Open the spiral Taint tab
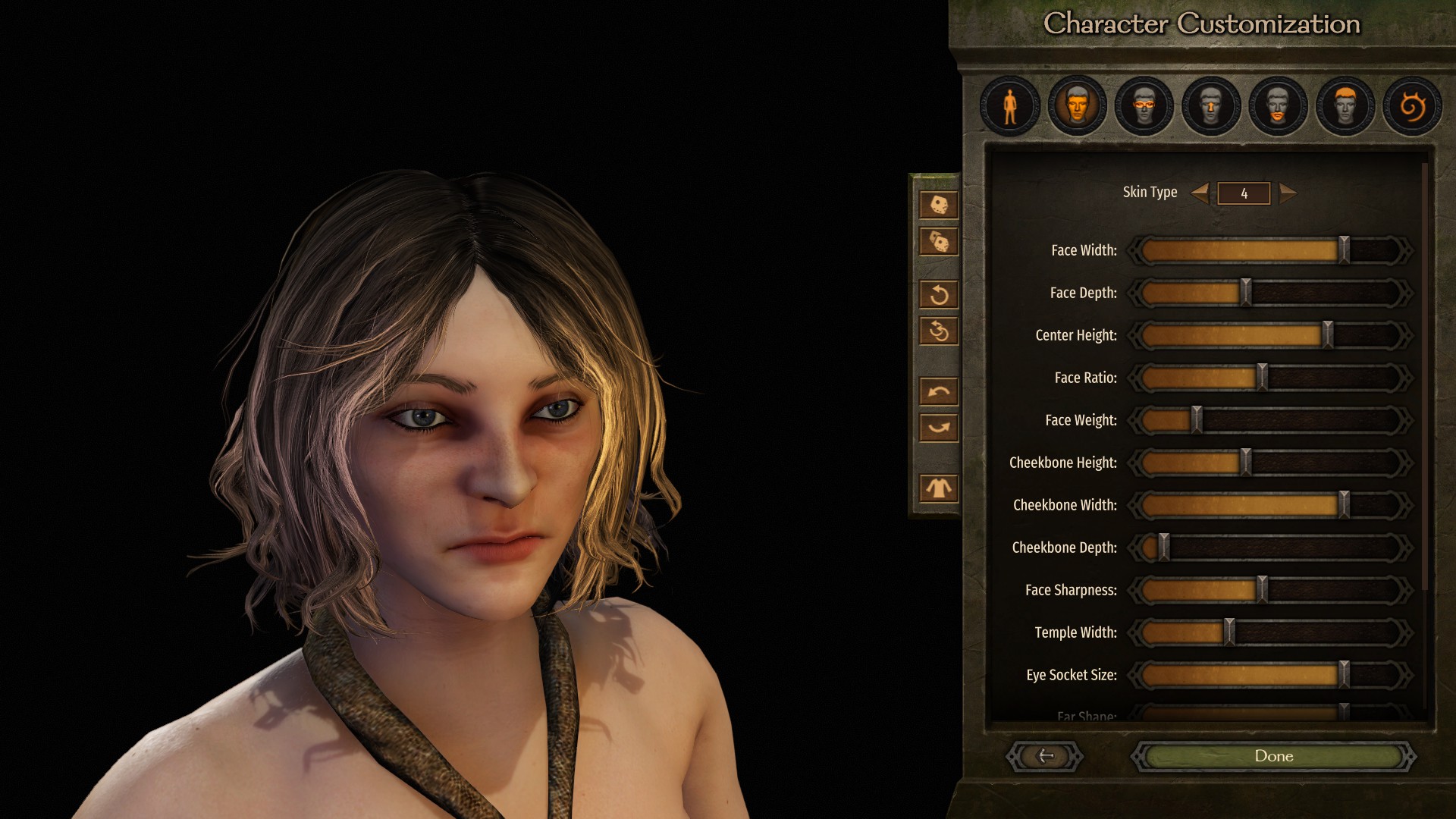1456x819 pixels. pyautogui.click(x=1411, y=106)
